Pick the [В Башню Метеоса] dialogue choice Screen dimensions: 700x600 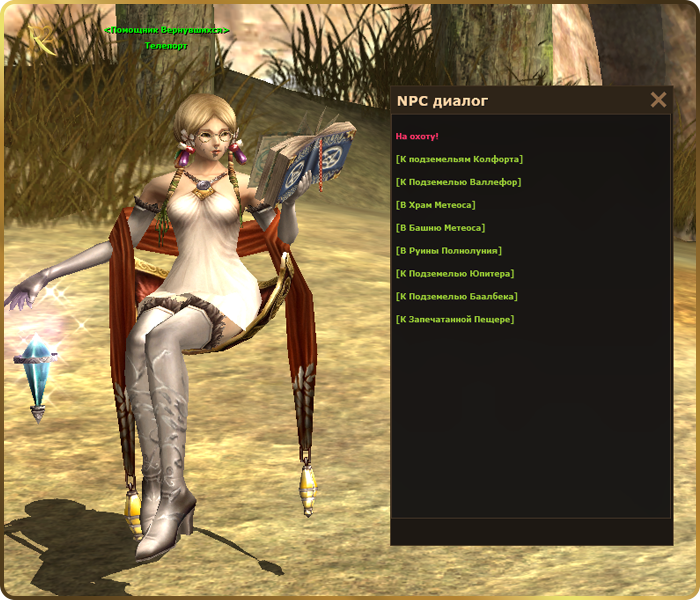click(440, 228)
